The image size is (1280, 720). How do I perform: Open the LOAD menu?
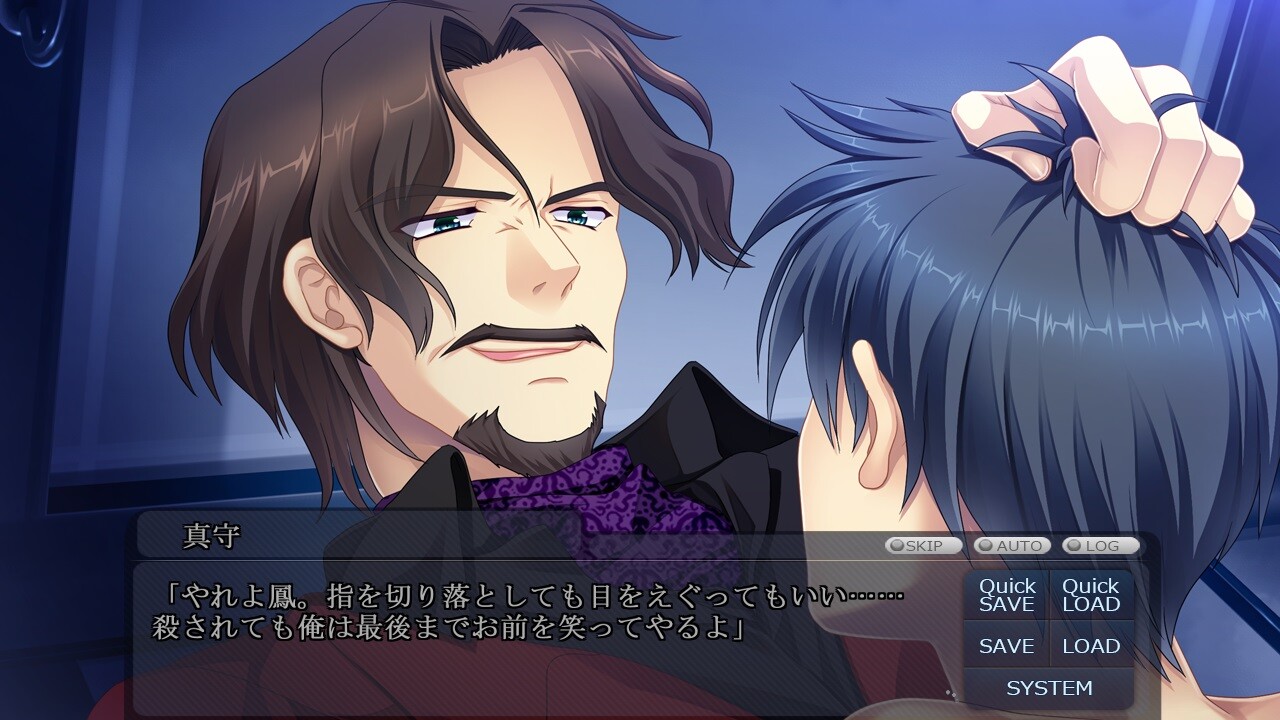(x=1091, y=646)
